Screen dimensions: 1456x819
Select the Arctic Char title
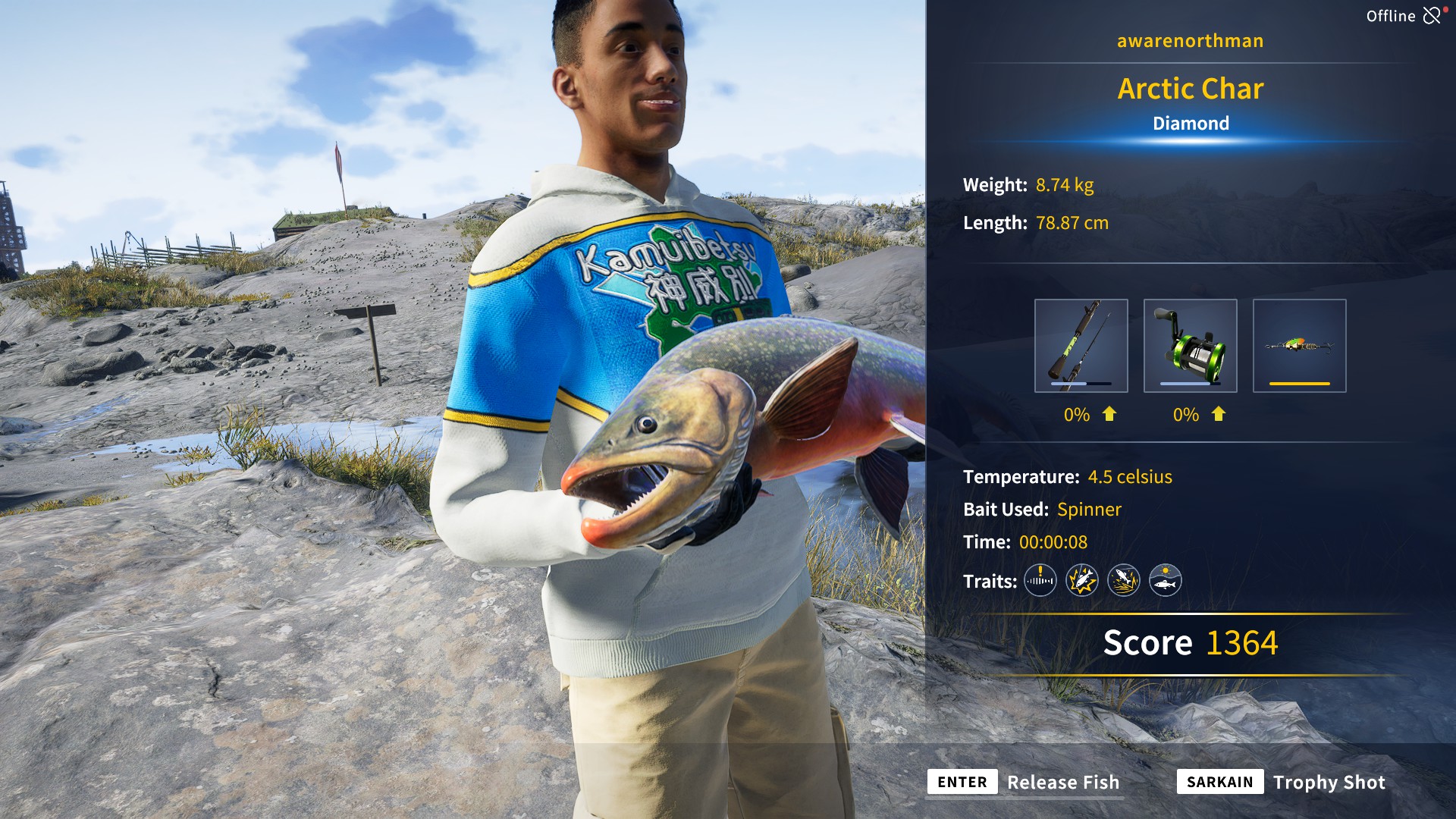1191,88
